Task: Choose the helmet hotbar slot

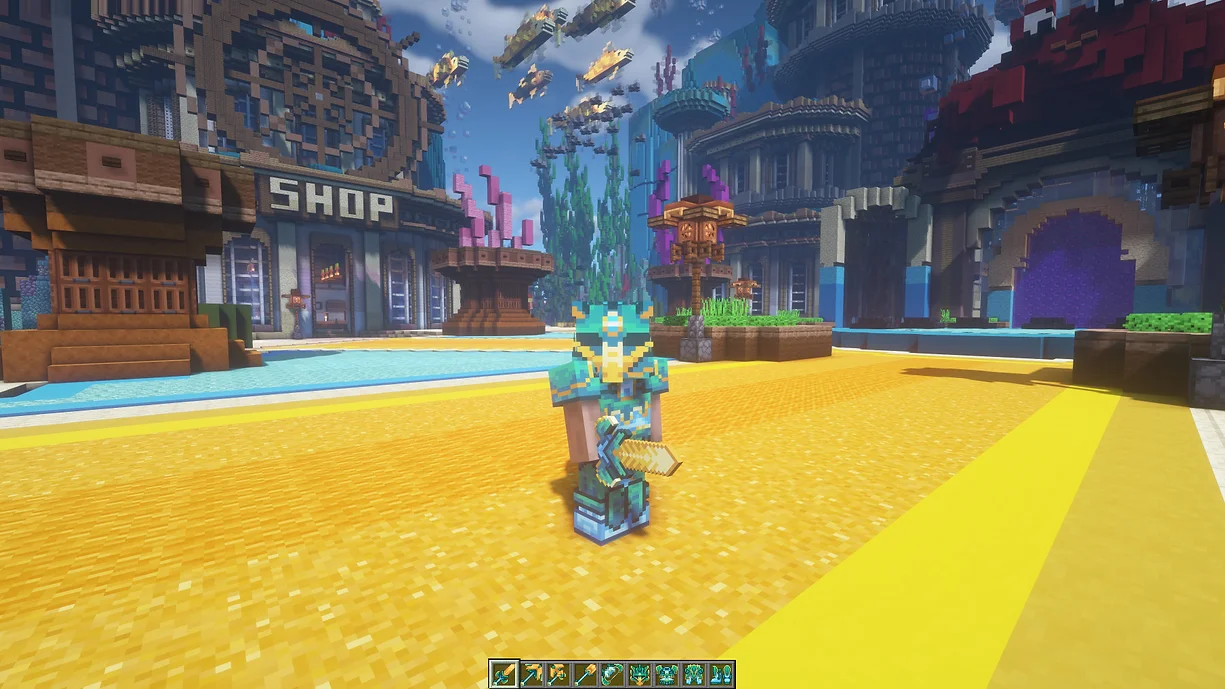Action: pos(638,674)
